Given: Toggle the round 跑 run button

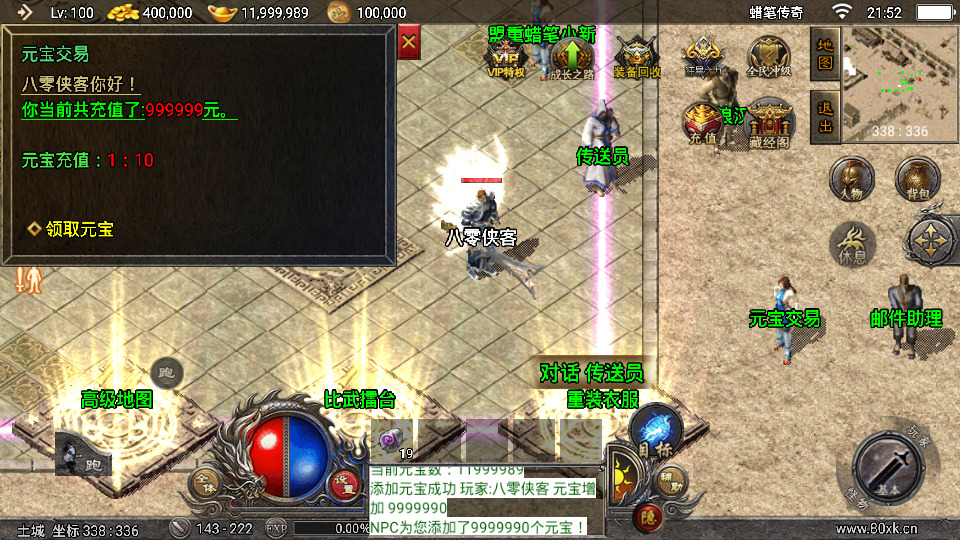Looking at the screenshot, I should point(167,374).
